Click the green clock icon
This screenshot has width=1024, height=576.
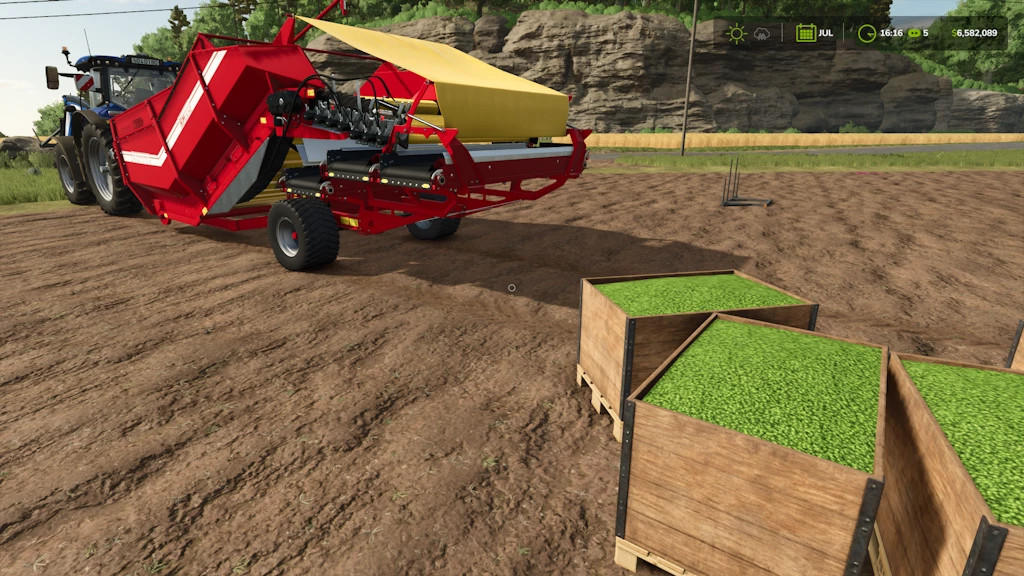tap(867, 33)
